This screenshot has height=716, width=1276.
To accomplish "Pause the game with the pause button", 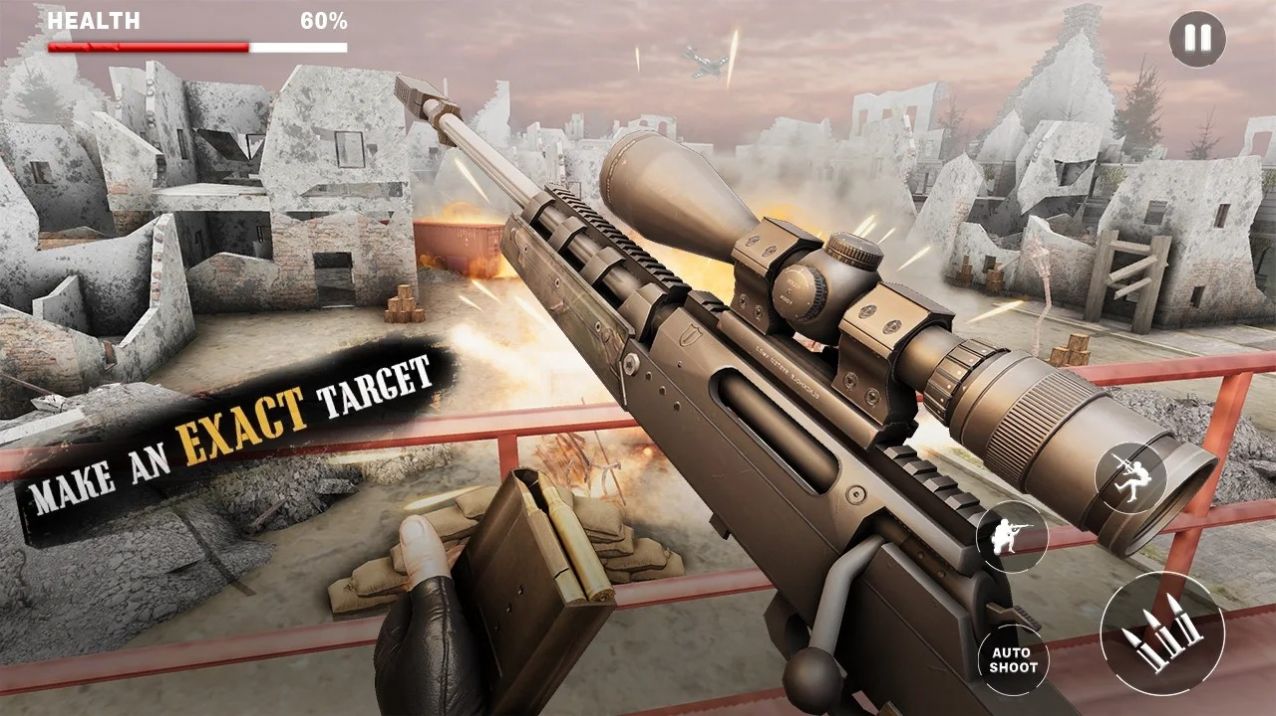I will coord(1197,39).
